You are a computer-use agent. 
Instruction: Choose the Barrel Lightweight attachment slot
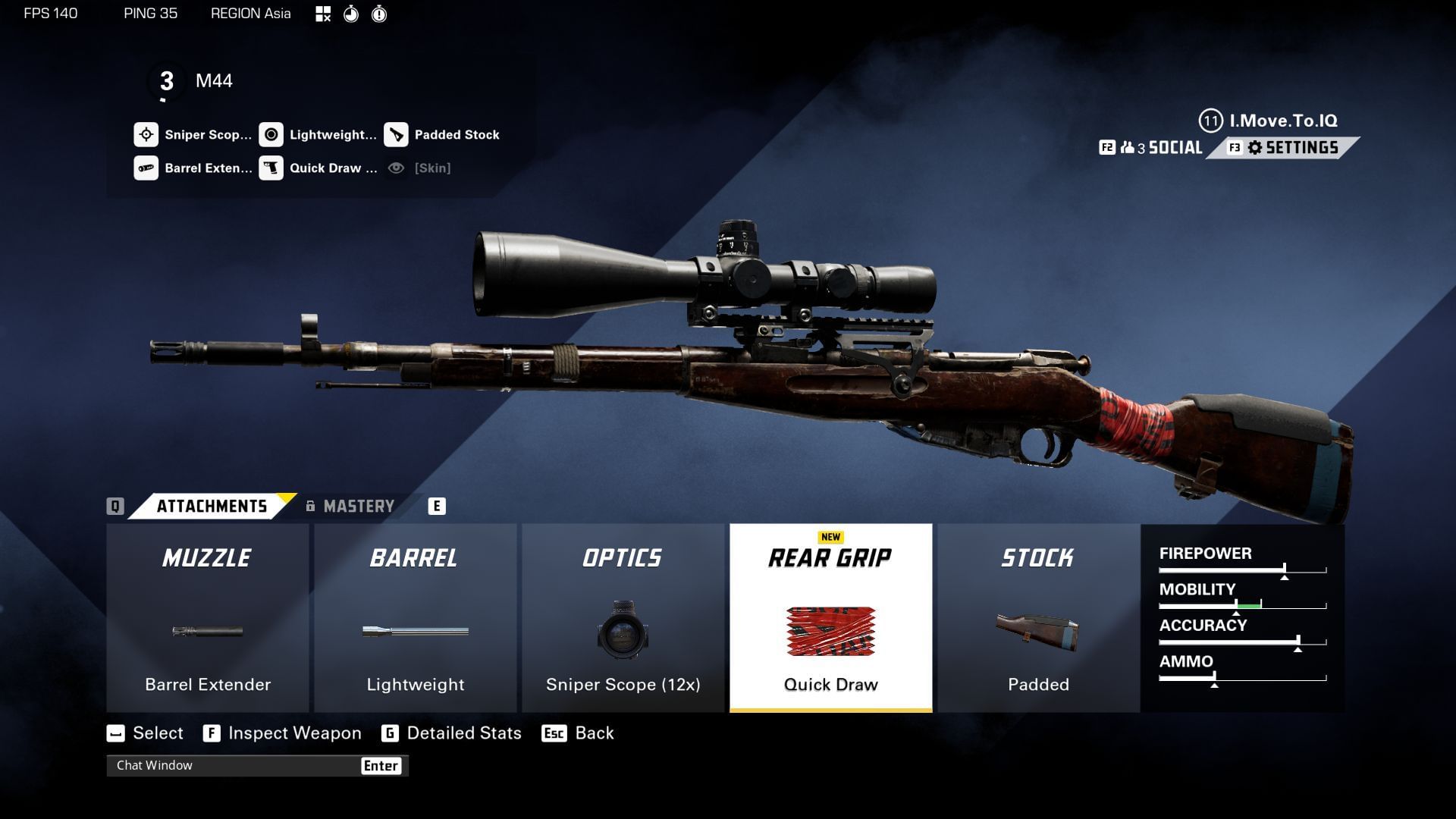(415, 617)
